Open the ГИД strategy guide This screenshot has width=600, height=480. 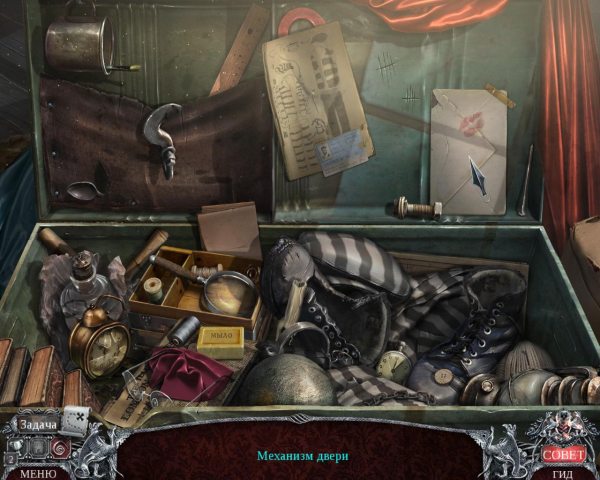563,473
